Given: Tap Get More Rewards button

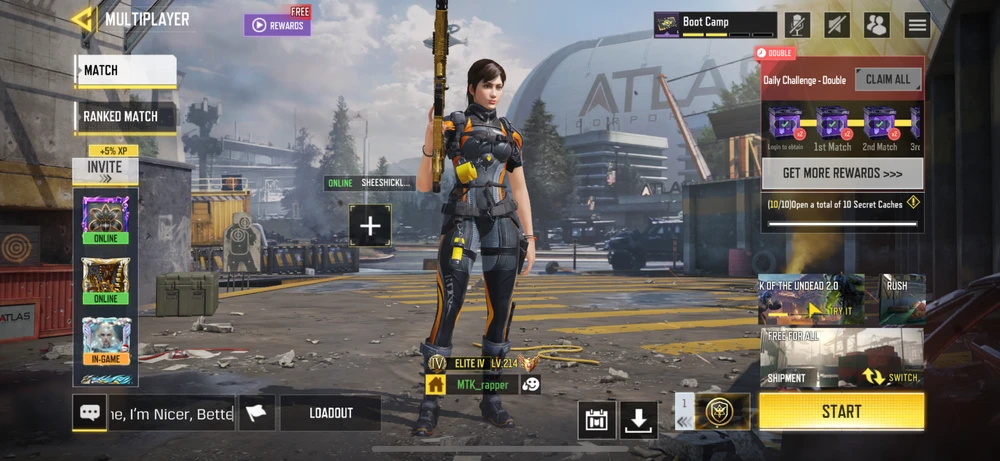Looking at the screenshot, I should [842, 173].
